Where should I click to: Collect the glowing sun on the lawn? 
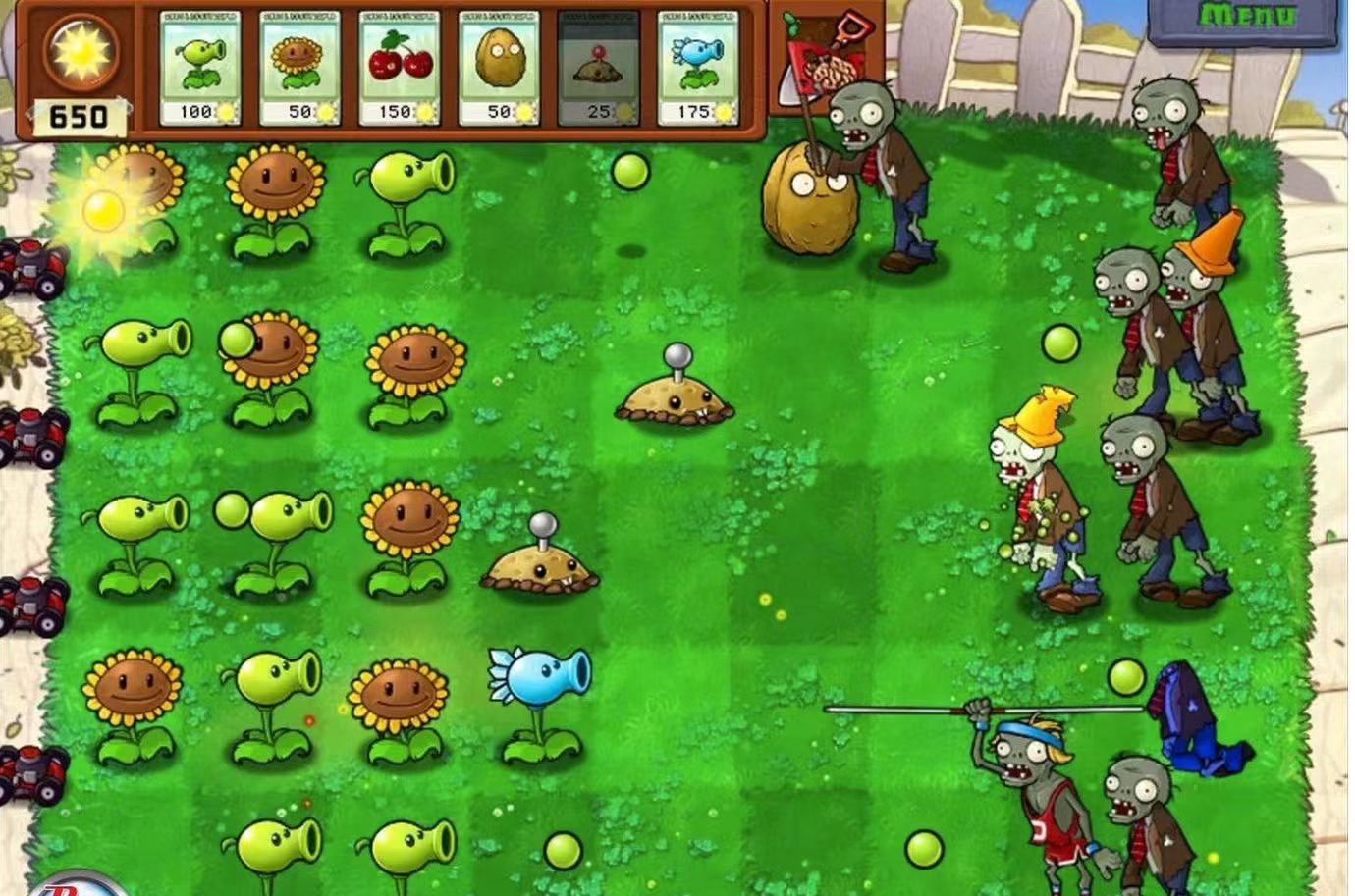pos(102,209)
